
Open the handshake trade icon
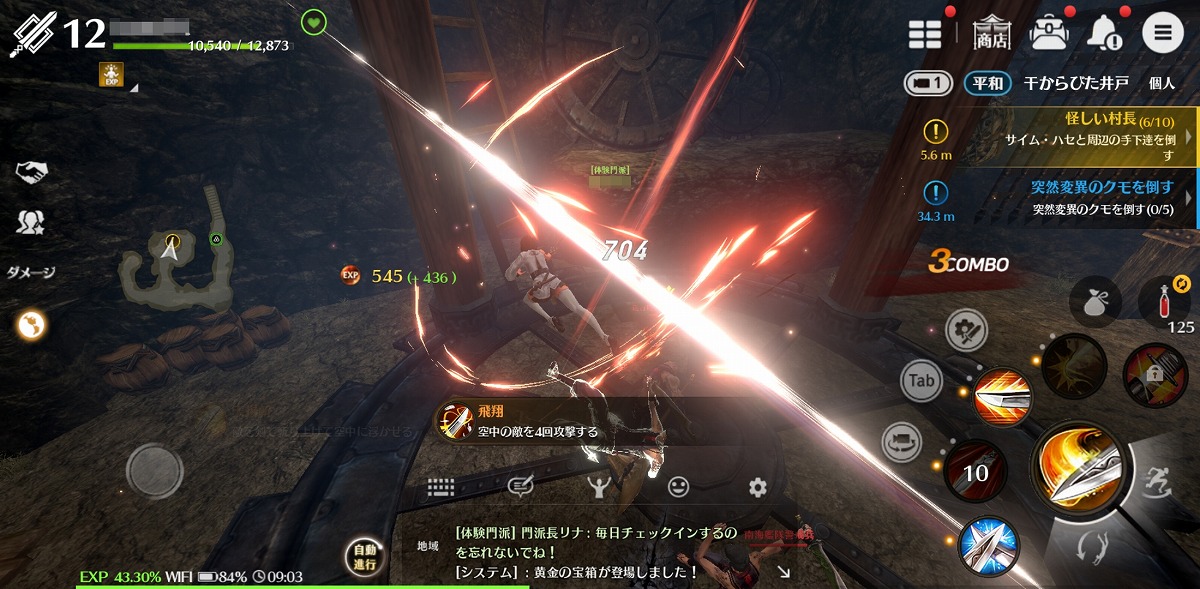coord(32,173)
